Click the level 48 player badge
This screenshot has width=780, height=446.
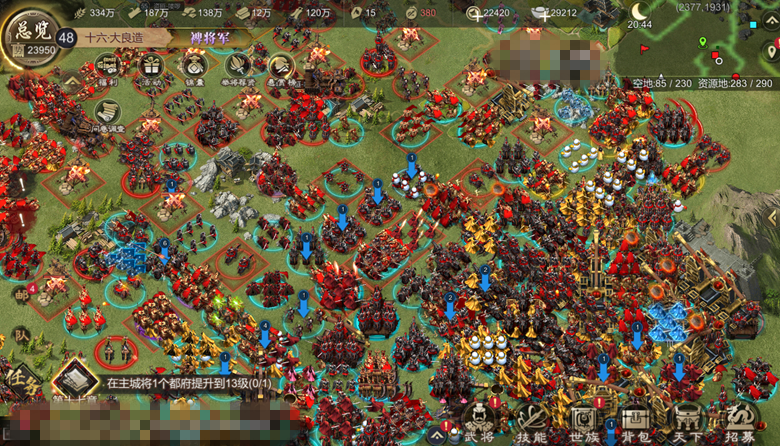coord(66,37)
